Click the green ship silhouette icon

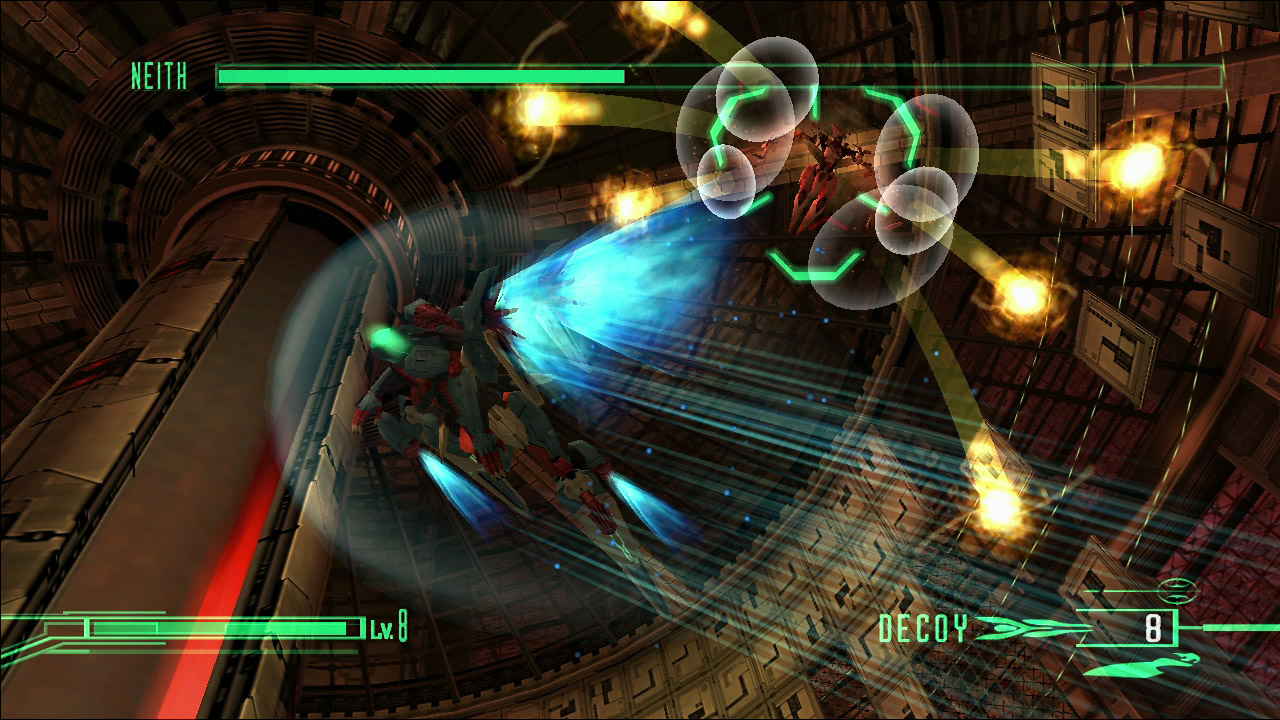(x=1143, y=663)
